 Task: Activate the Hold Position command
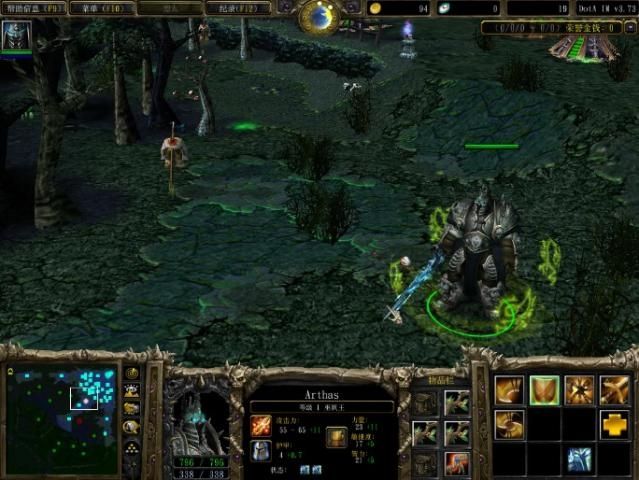click(x=579, y=389)
